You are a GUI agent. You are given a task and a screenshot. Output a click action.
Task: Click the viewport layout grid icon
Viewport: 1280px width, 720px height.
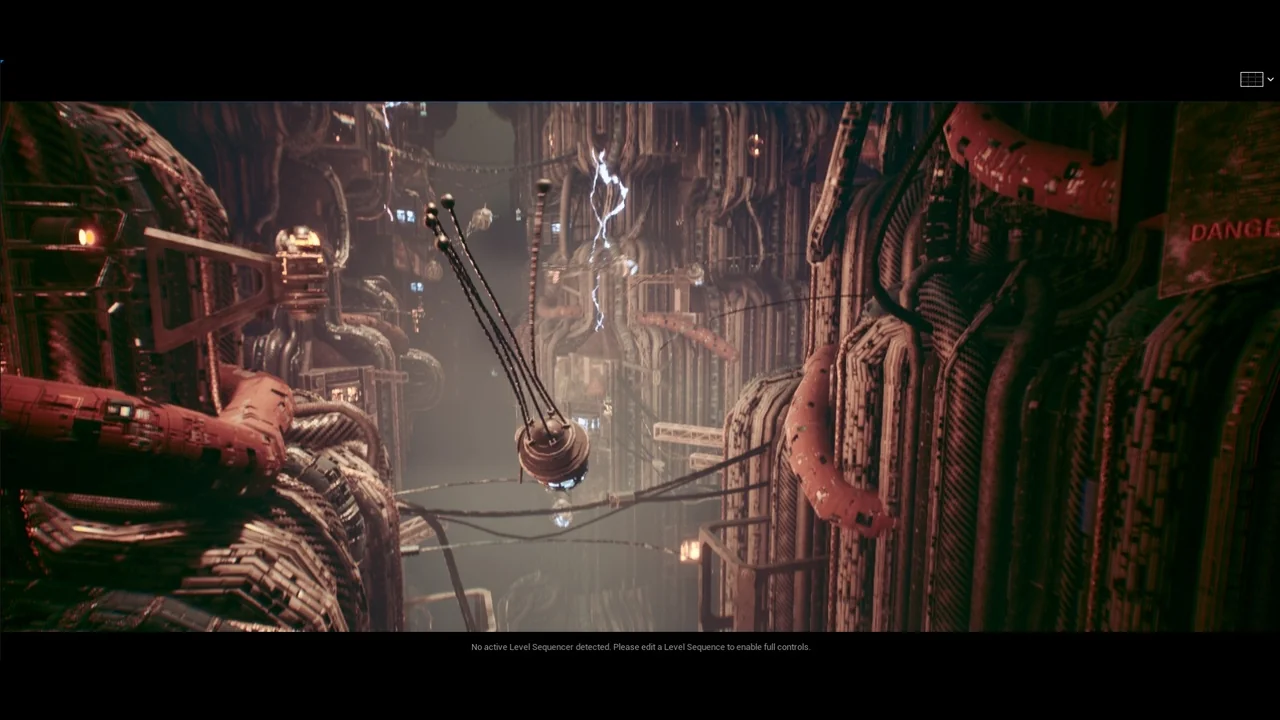point(1251,79)
